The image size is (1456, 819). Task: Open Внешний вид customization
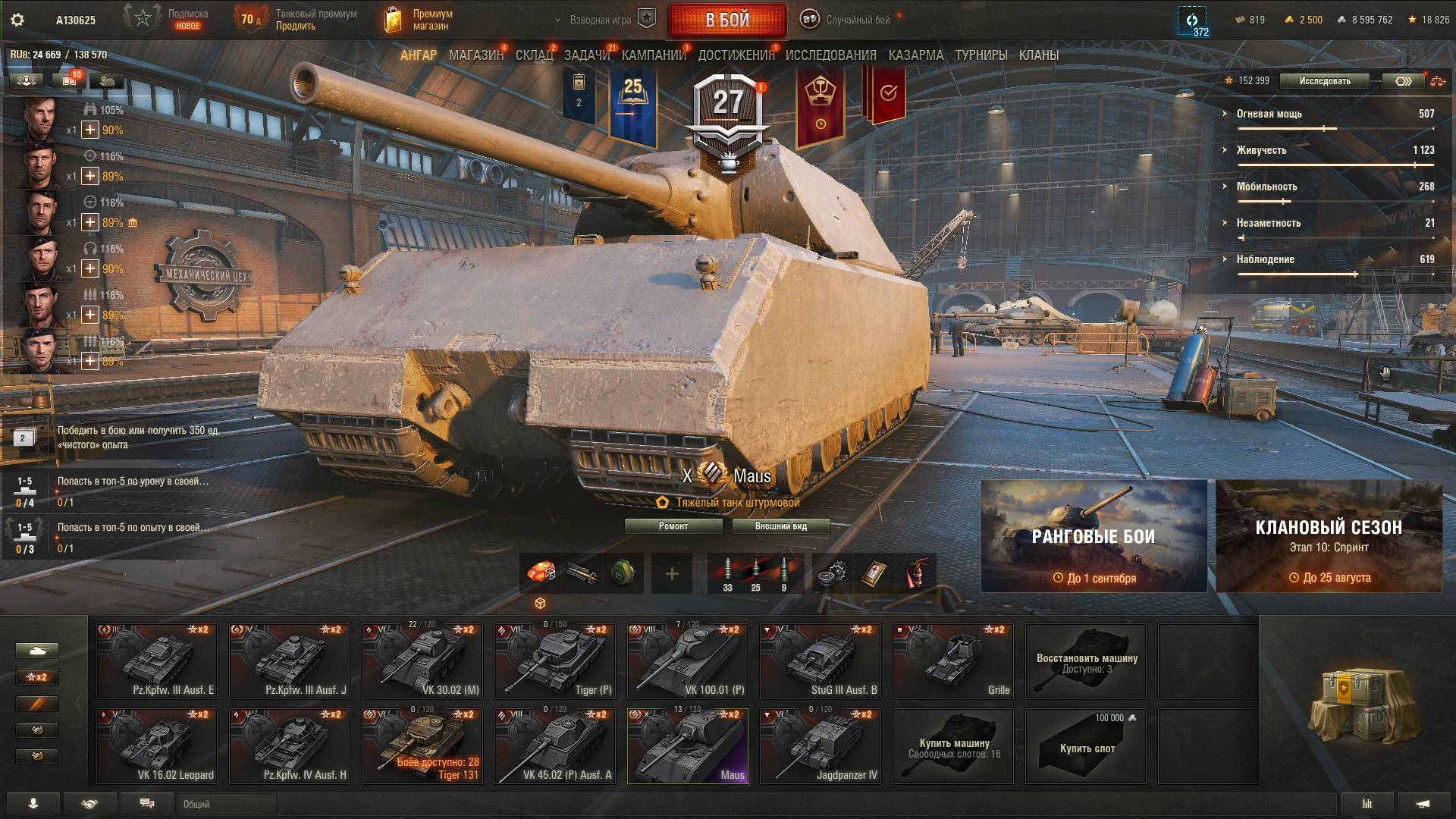coord(780,526)
